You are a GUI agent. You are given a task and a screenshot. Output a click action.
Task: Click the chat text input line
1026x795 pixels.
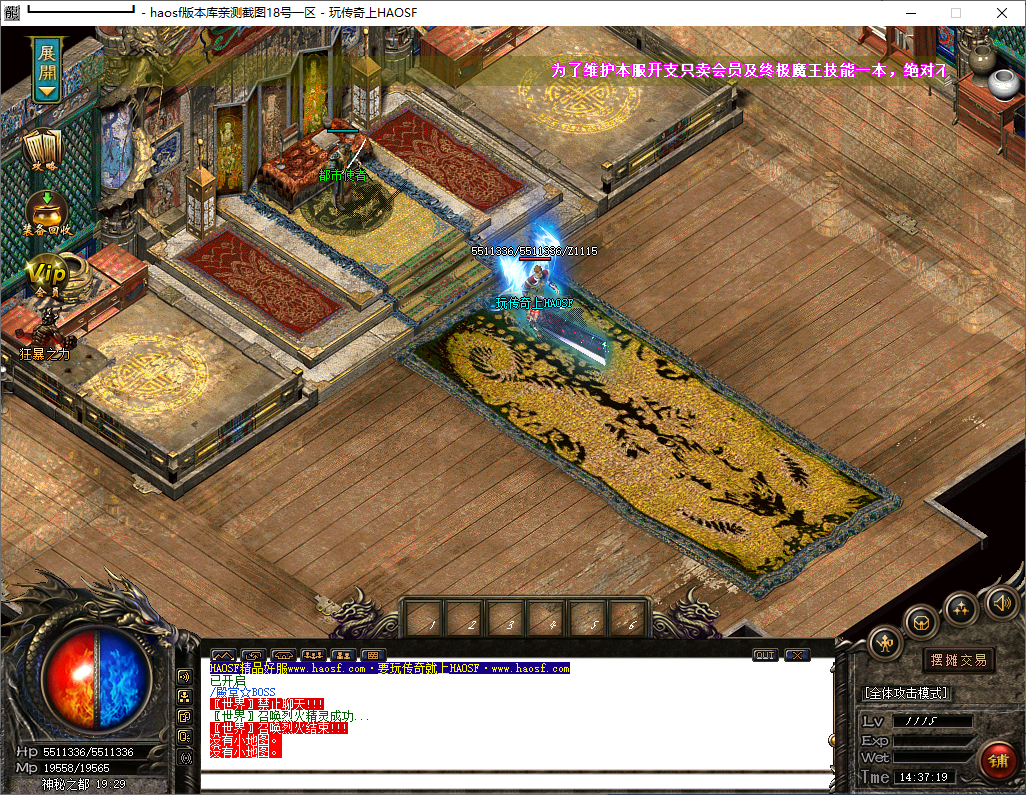tap(515, 780)
